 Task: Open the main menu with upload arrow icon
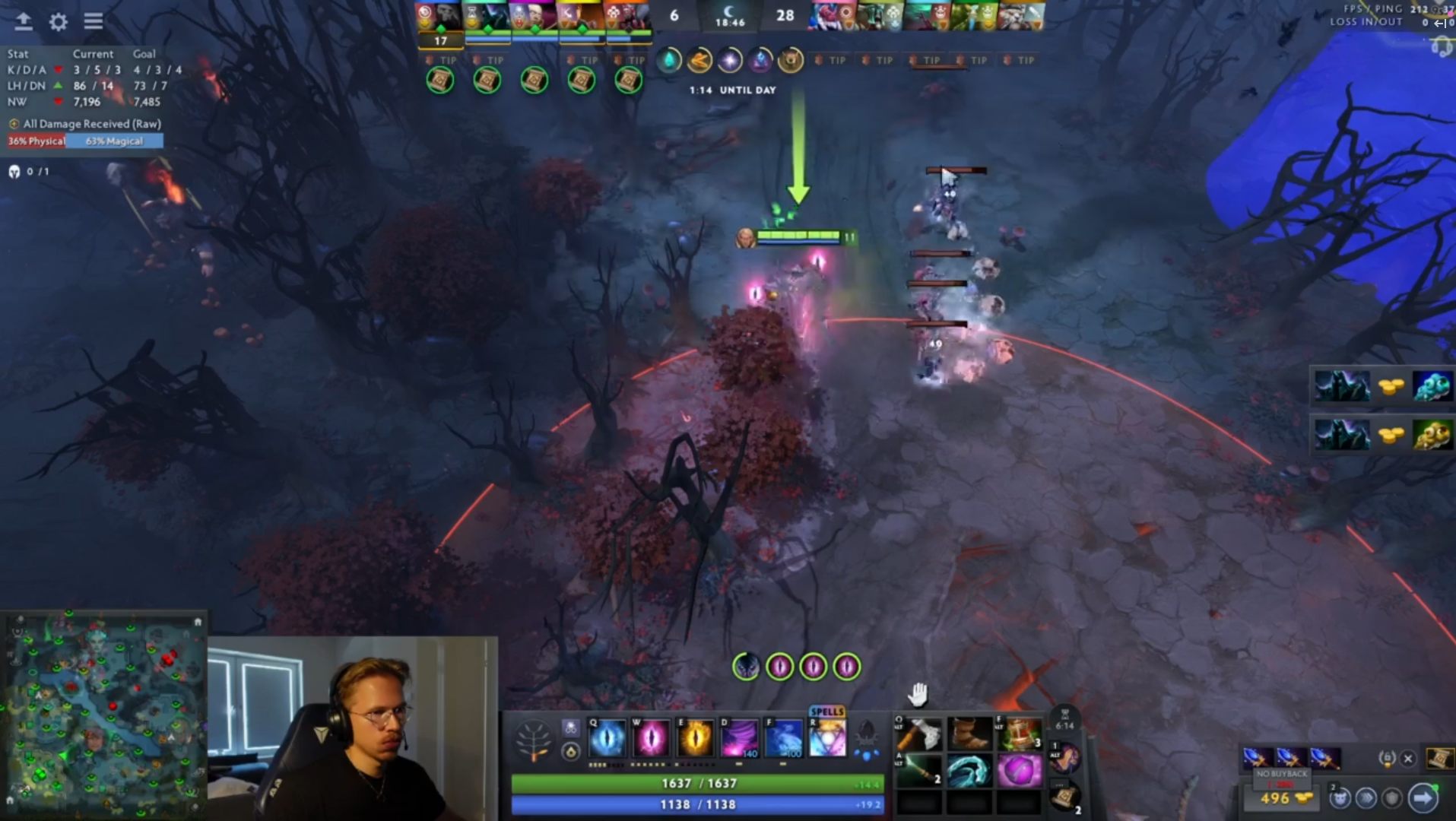point(22,20)
